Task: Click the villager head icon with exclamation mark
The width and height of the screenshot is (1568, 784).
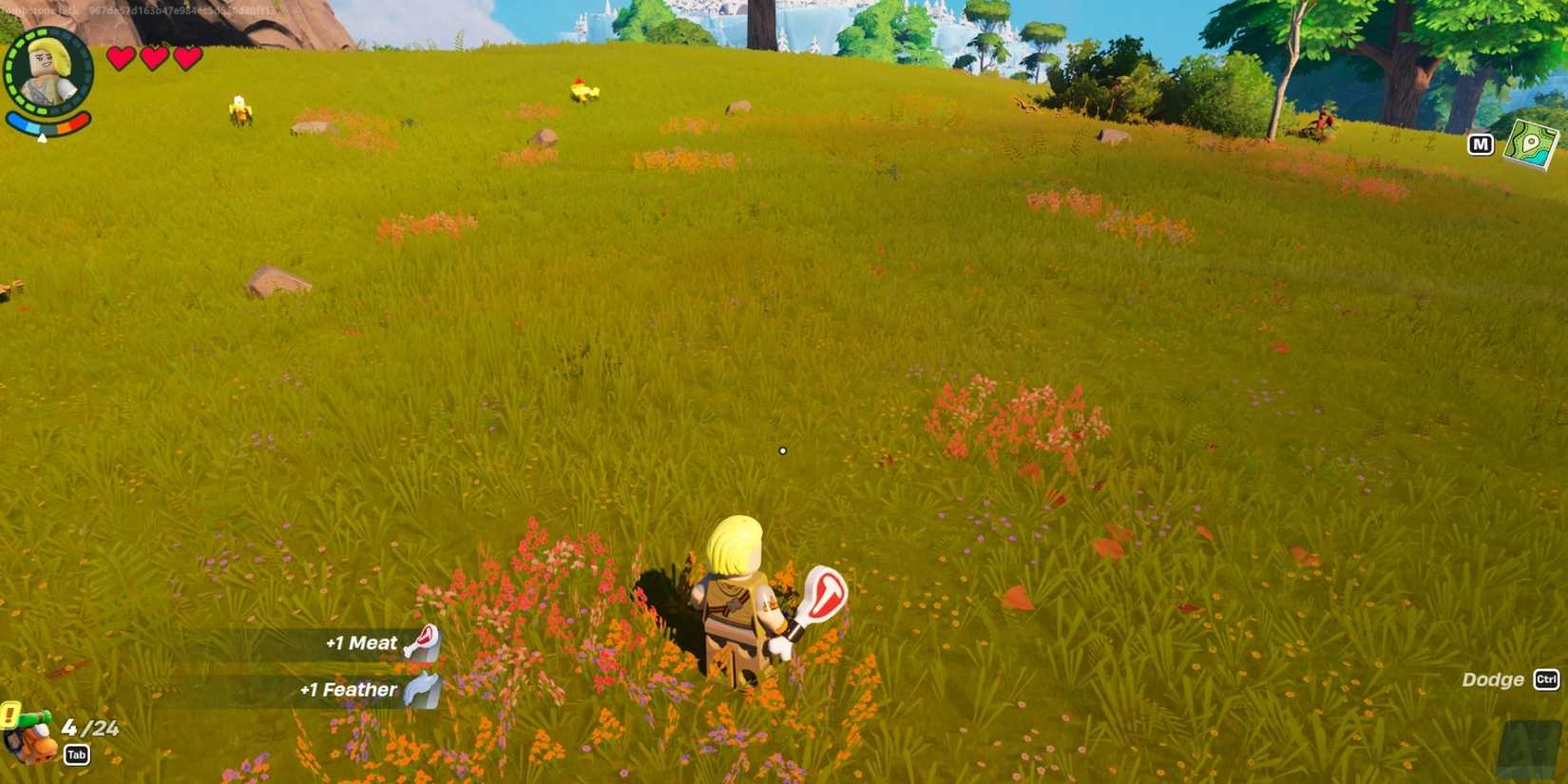Action: (33, 741)
